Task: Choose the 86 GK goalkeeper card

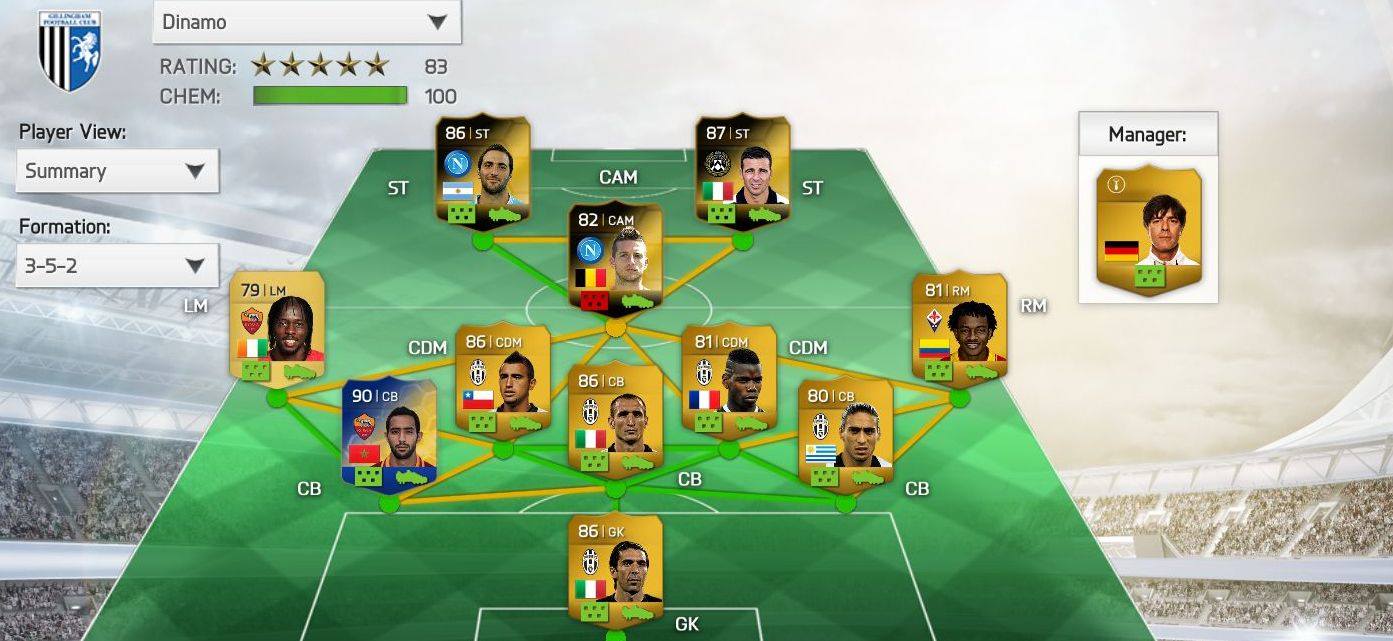Action: pos(615,568)
